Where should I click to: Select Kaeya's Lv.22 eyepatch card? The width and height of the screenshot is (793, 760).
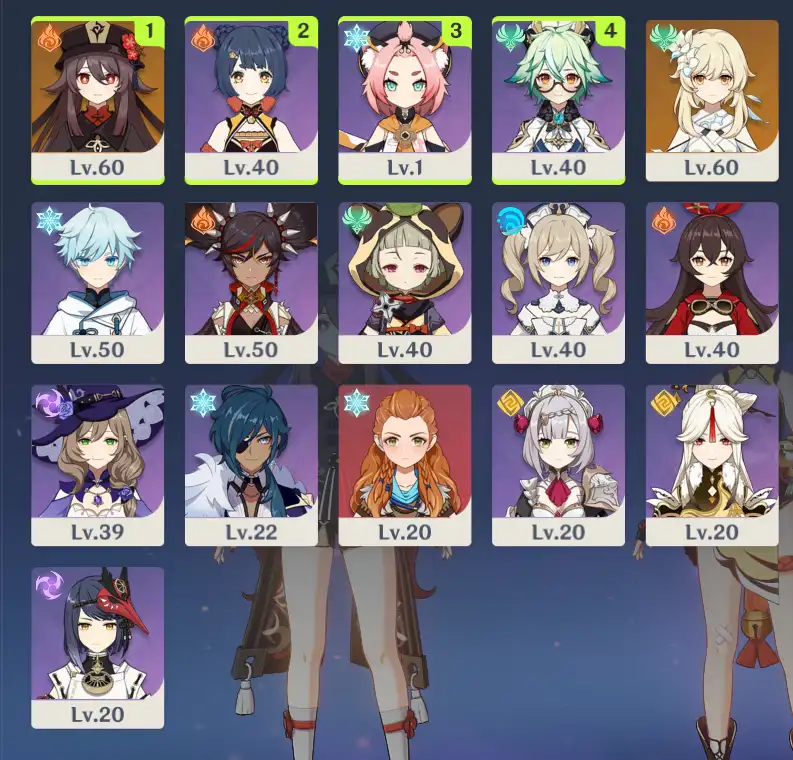pyautogui.click(x=251, y=465)
